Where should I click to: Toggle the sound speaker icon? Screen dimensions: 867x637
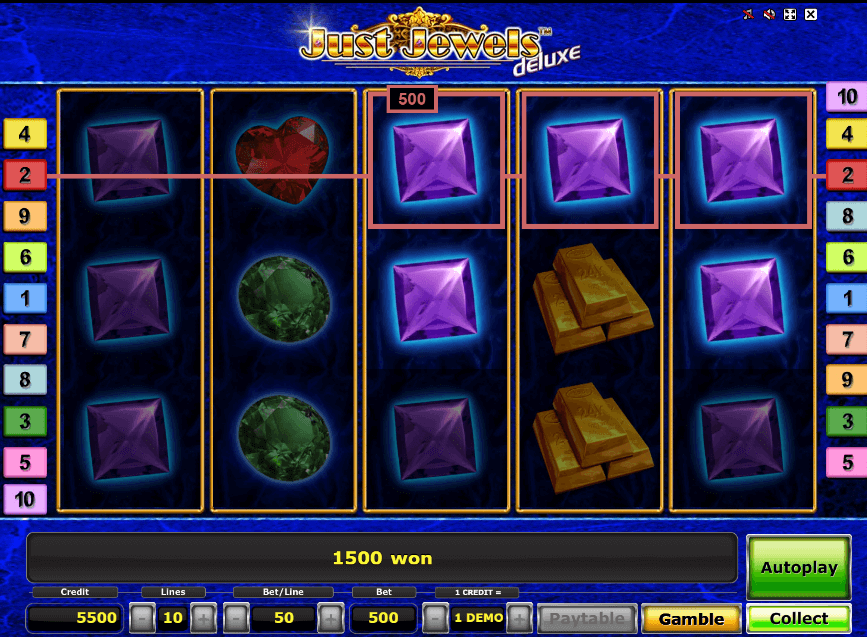coord(769,15)
